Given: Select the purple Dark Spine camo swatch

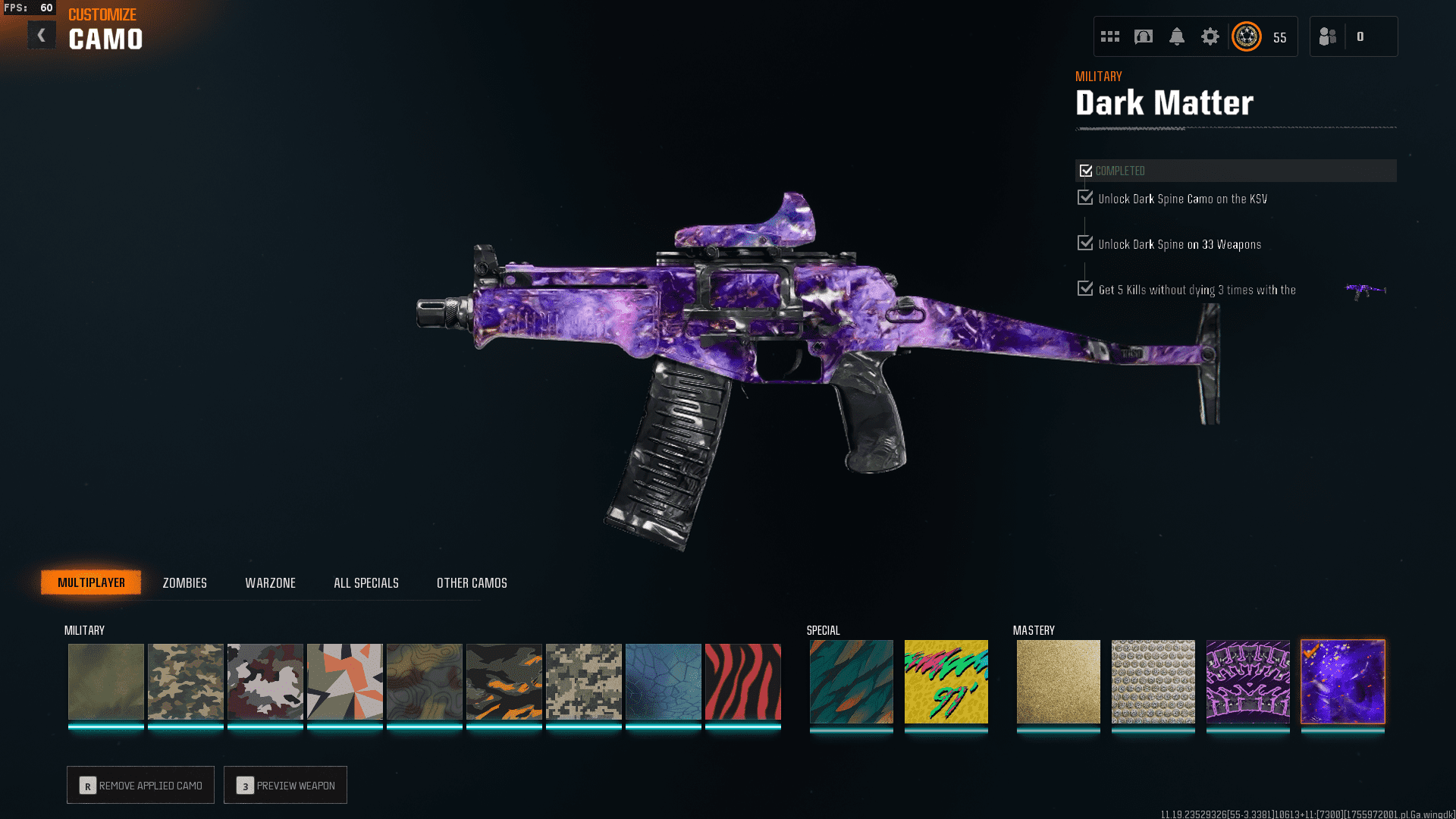Looking at the screenshot, I should point(1247,681).
